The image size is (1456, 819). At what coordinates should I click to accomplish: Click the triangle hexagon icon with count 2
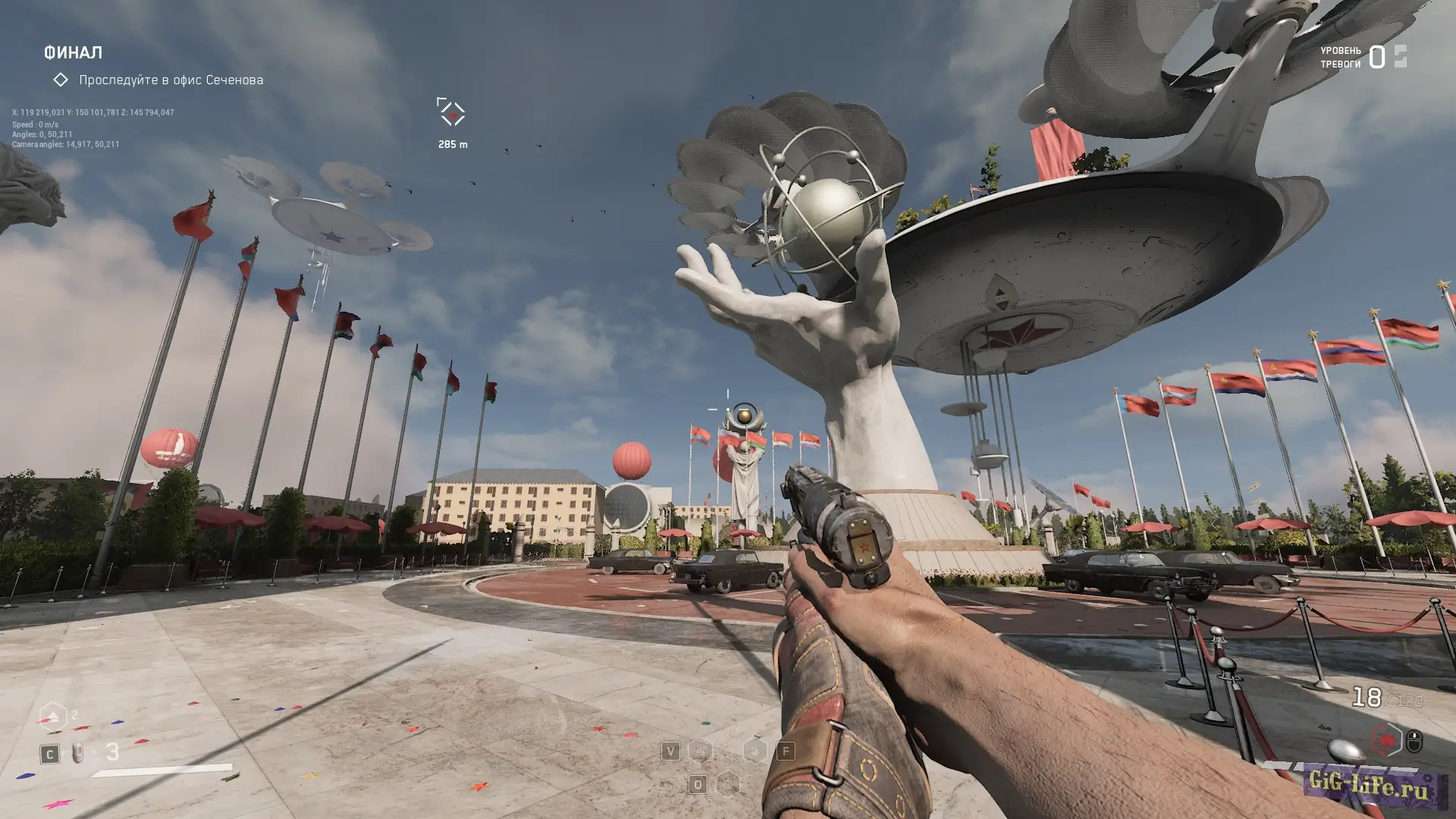52,717
